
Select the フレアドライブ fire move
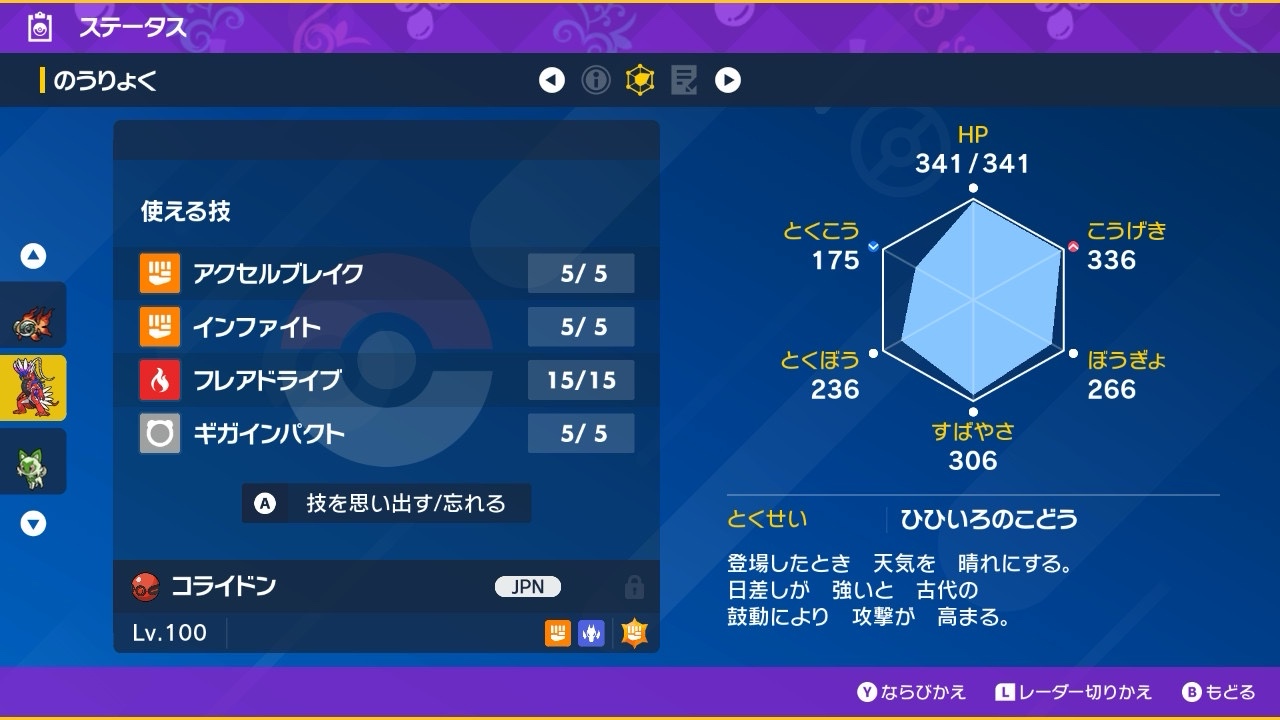coord(387,380)
